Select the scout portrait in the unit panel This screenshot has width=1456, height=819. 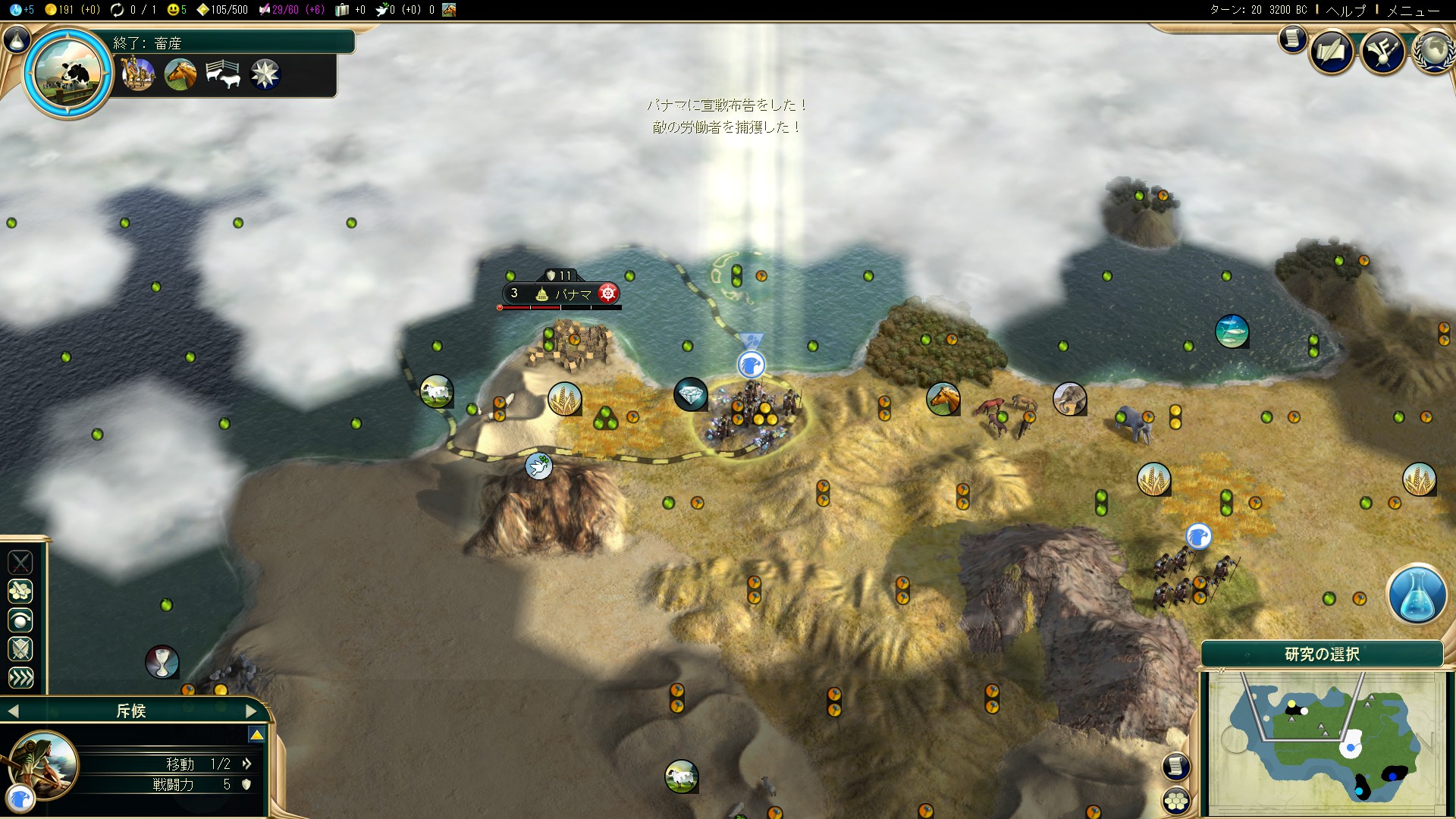pos(44,766)
